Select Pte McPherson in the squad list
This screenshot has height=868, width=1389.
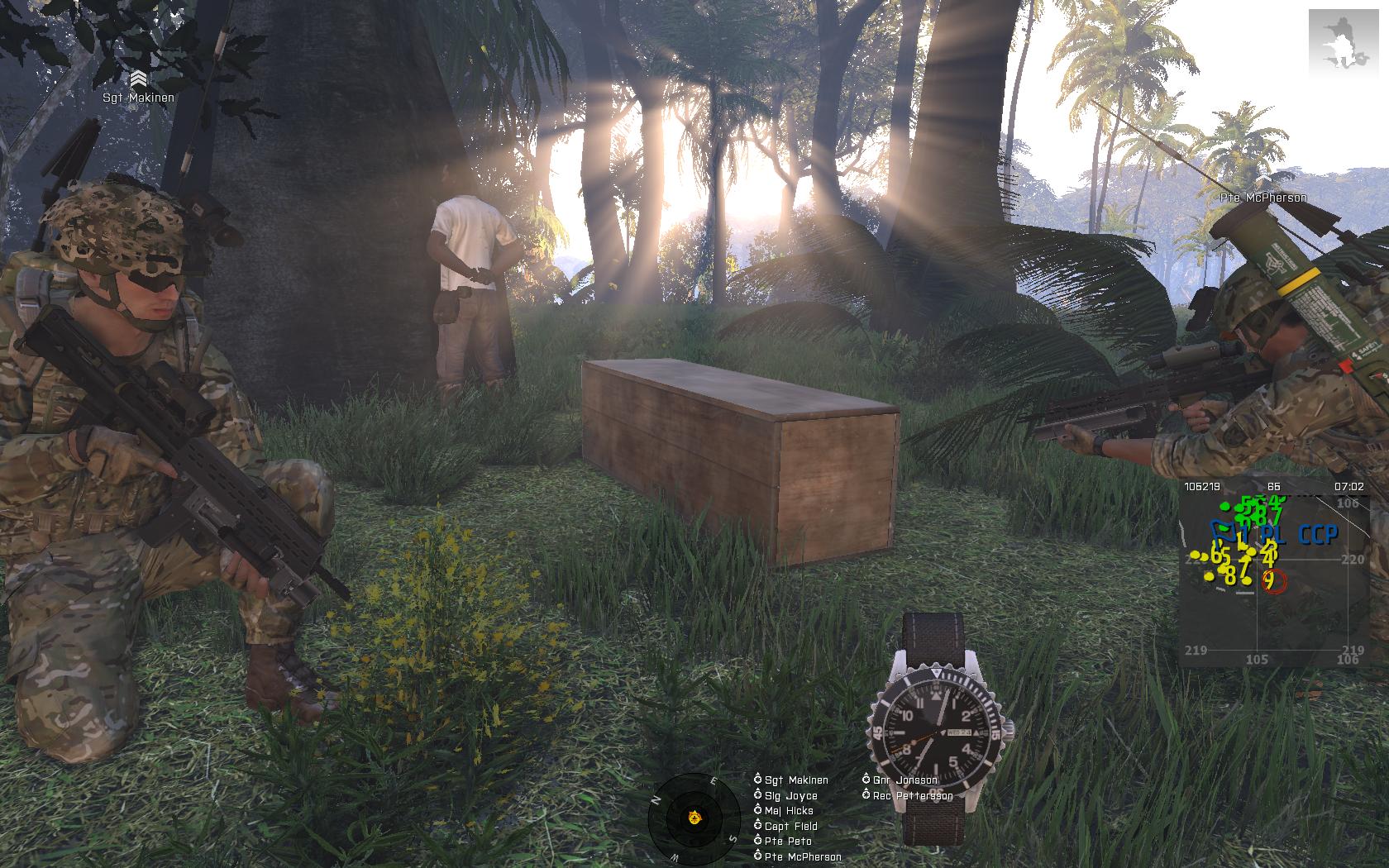click(802, 856)
